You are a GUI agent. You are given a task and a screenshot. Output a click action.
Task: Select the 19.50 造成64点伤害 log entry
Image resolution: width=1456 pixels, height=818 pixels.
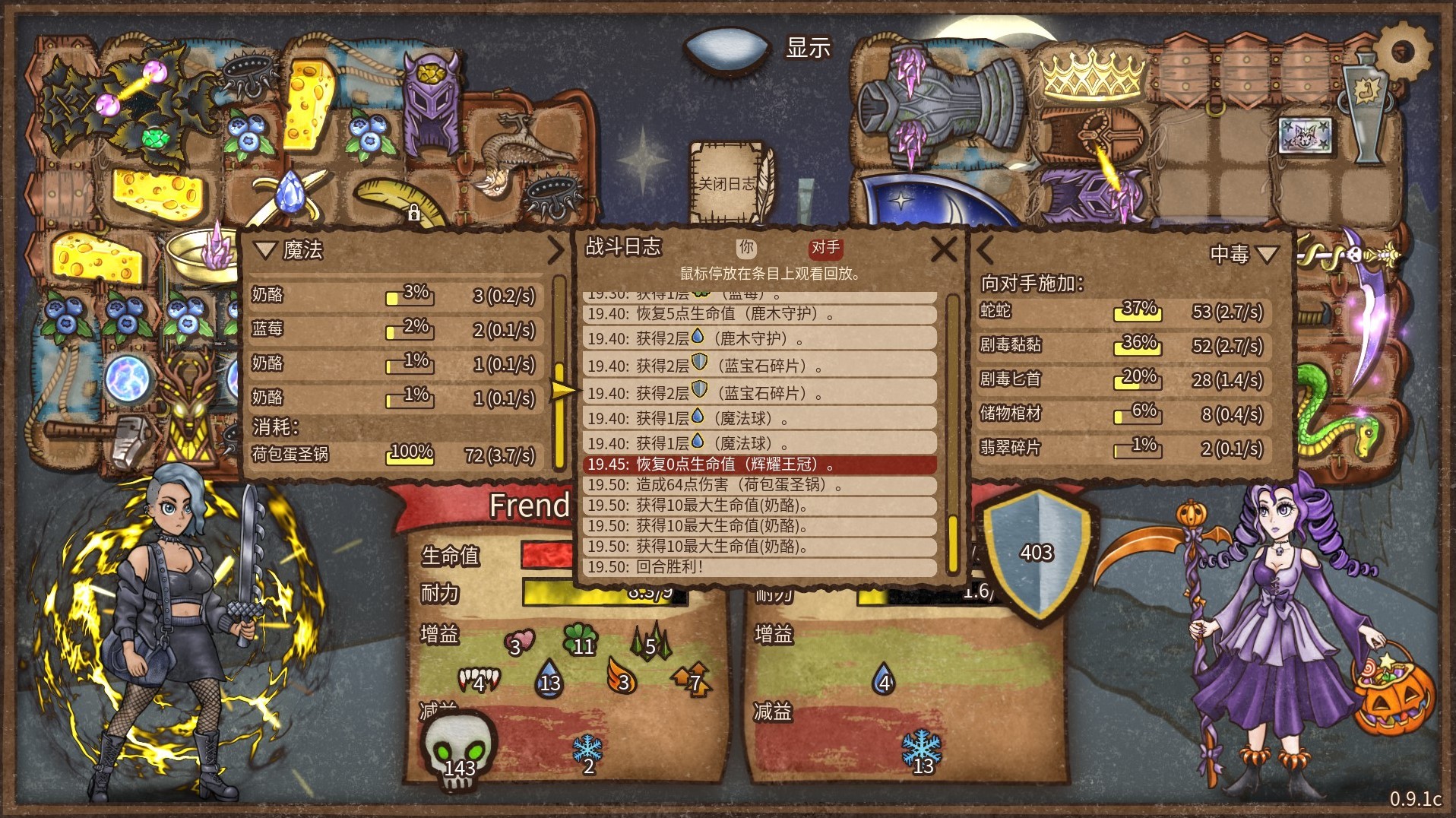758,484
